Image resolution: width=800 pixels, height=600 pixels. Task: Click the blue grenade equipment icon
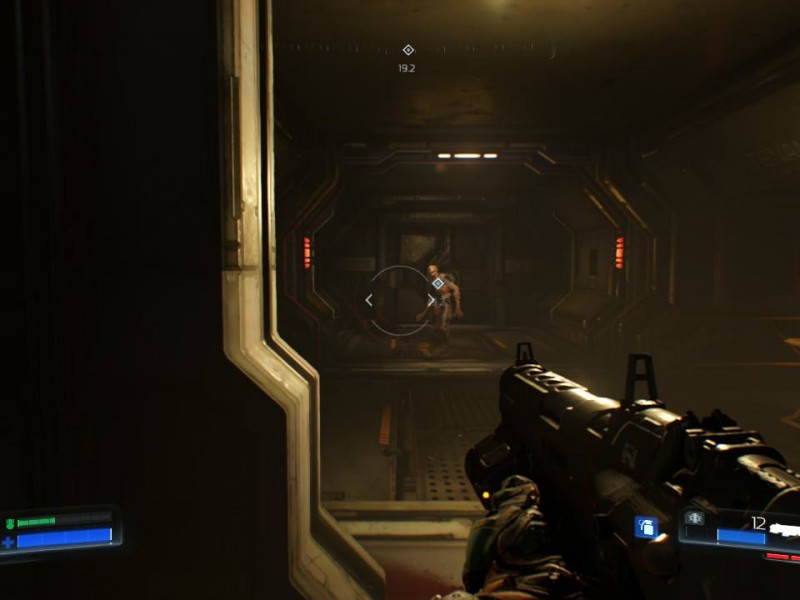click(x=646, y=526)
